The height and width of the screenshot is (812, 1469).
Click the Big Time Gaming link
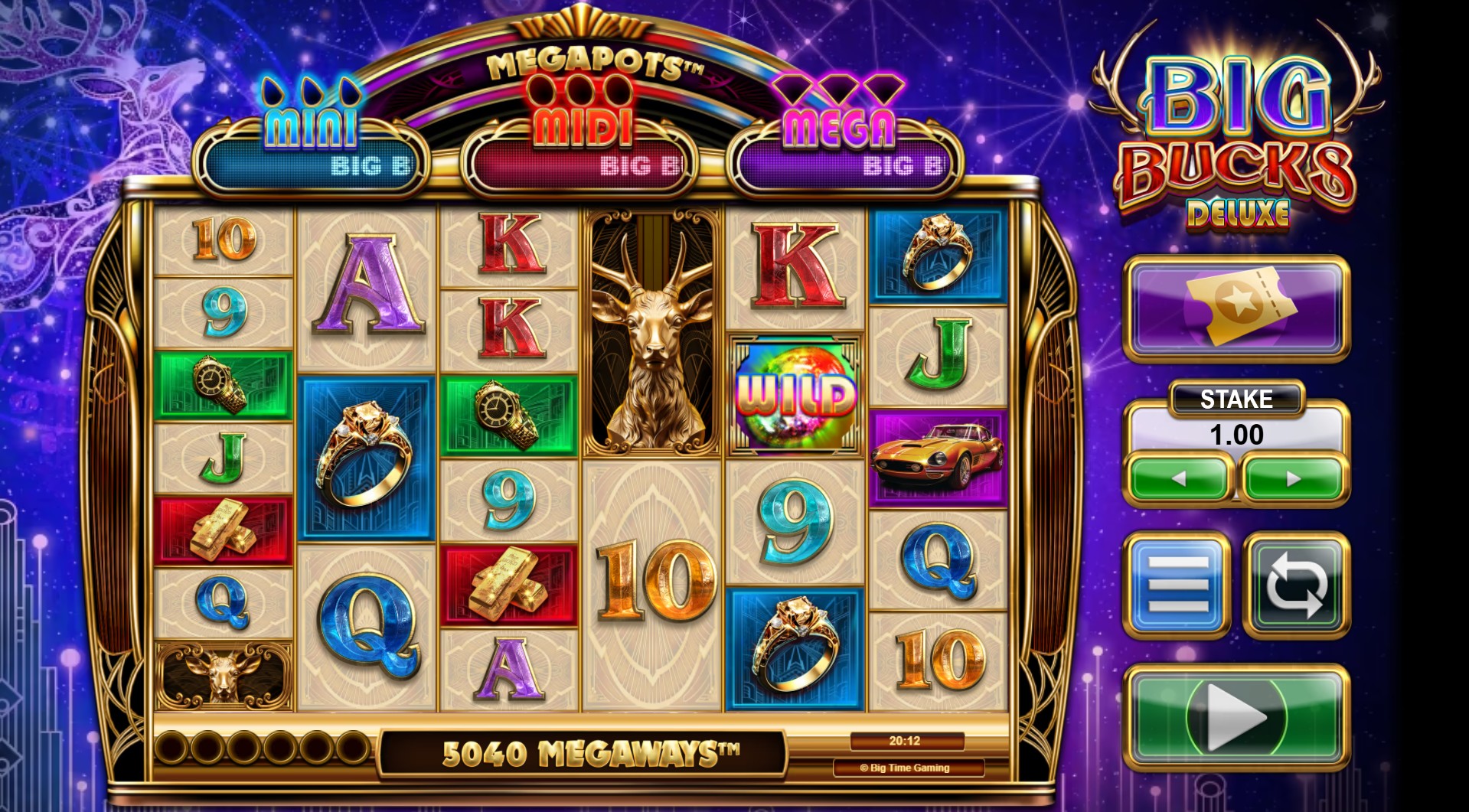(x=908, y=768)
